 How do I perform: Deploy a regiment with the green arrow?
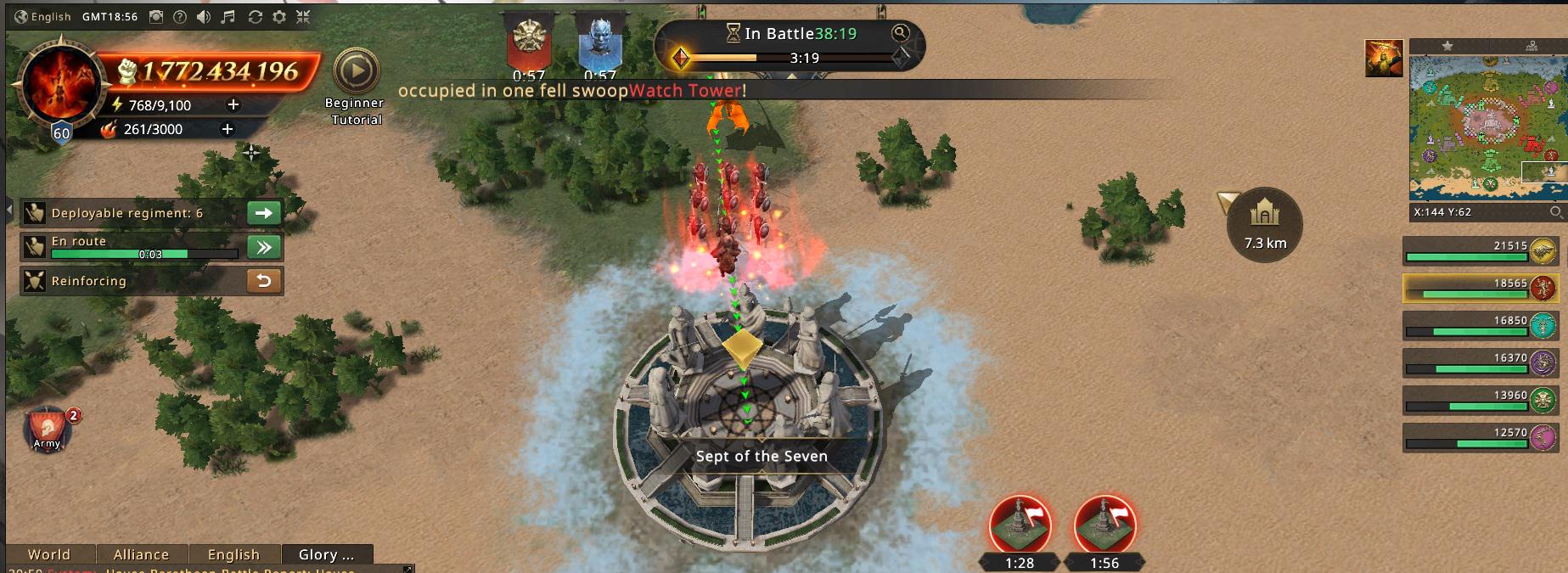coord(263,213)
